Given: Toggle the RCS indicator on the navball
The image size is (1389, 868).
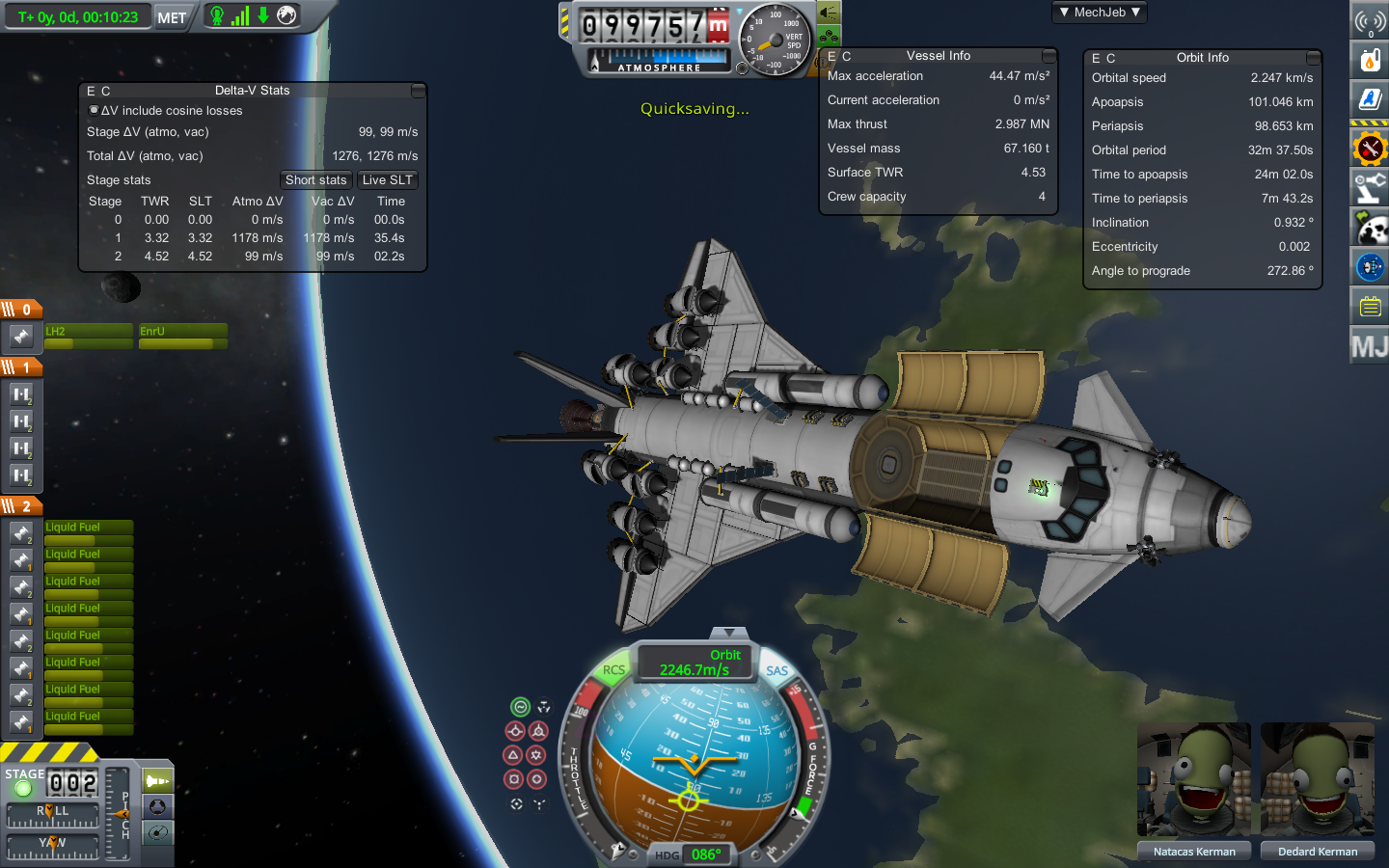Looking at the screenshot, I should click(x=613, y=670).
